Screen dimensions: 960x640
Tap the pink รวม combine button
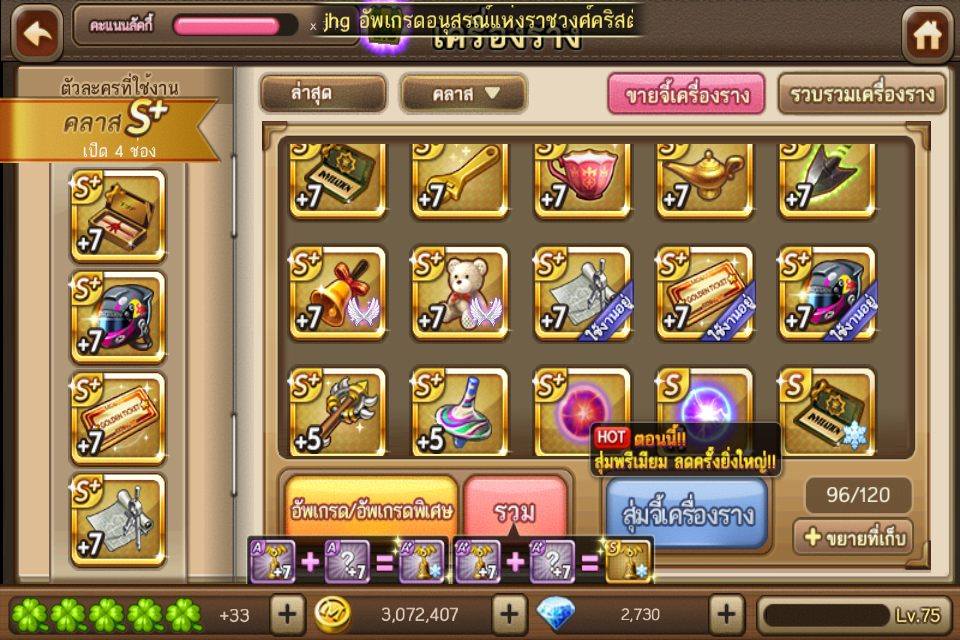[x=515, y=510]
